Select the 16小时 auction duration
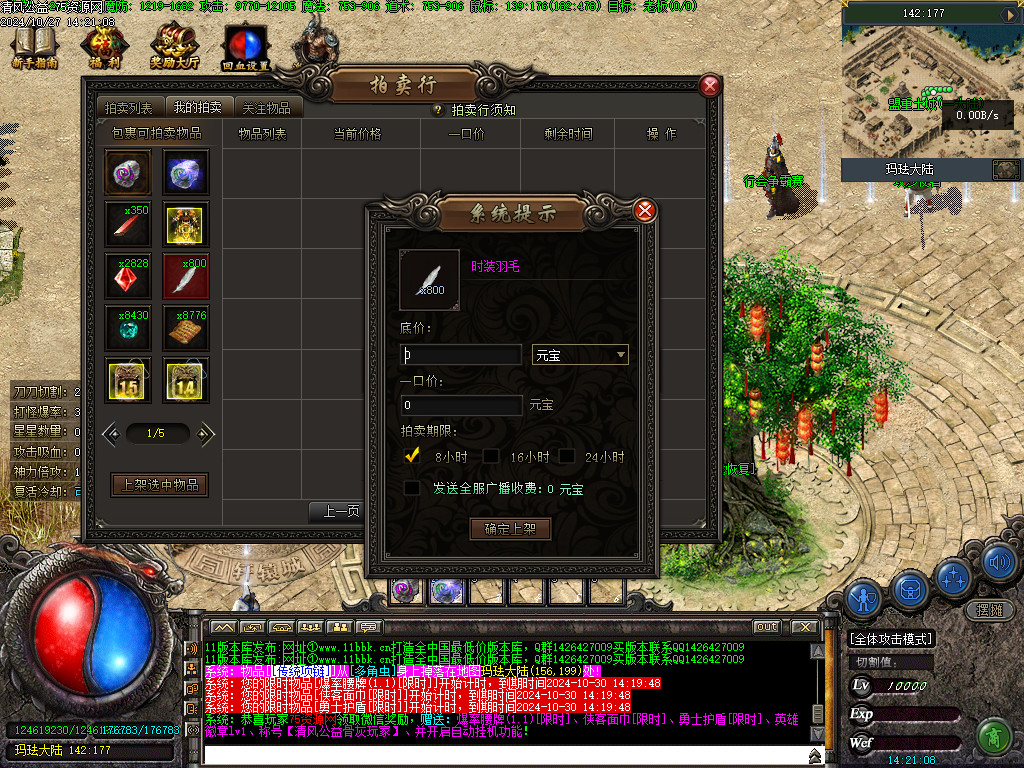Image resolution: width=1024 pixels, height=768 pixels. (x=491, y=456)
